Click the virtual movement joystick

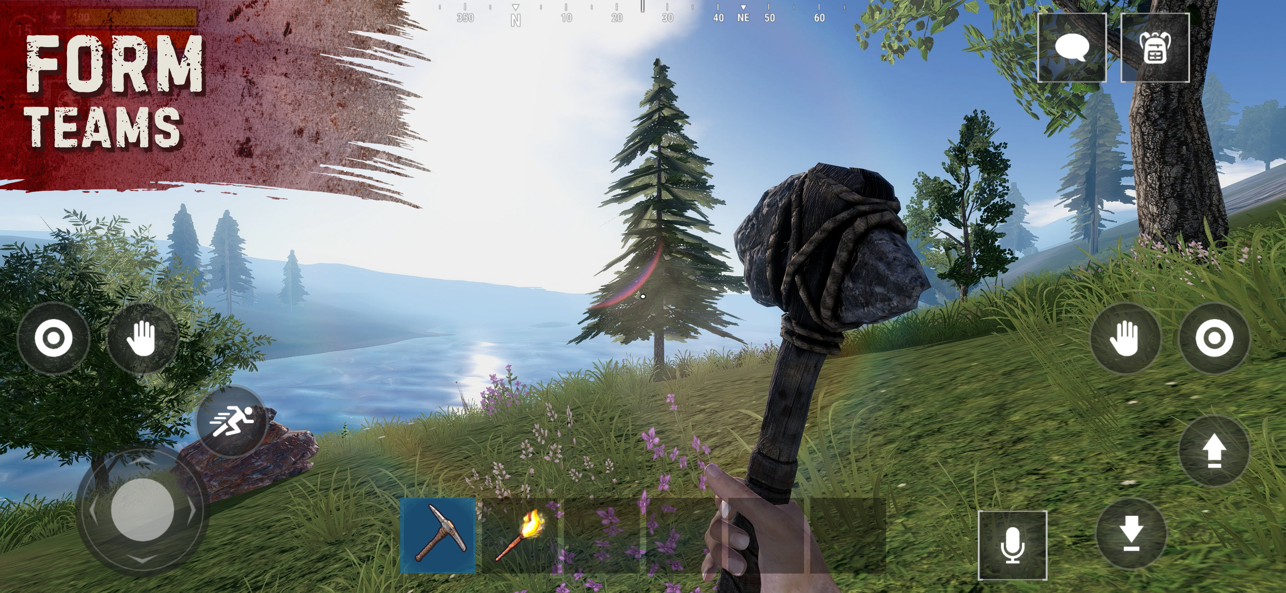point(142,510)
